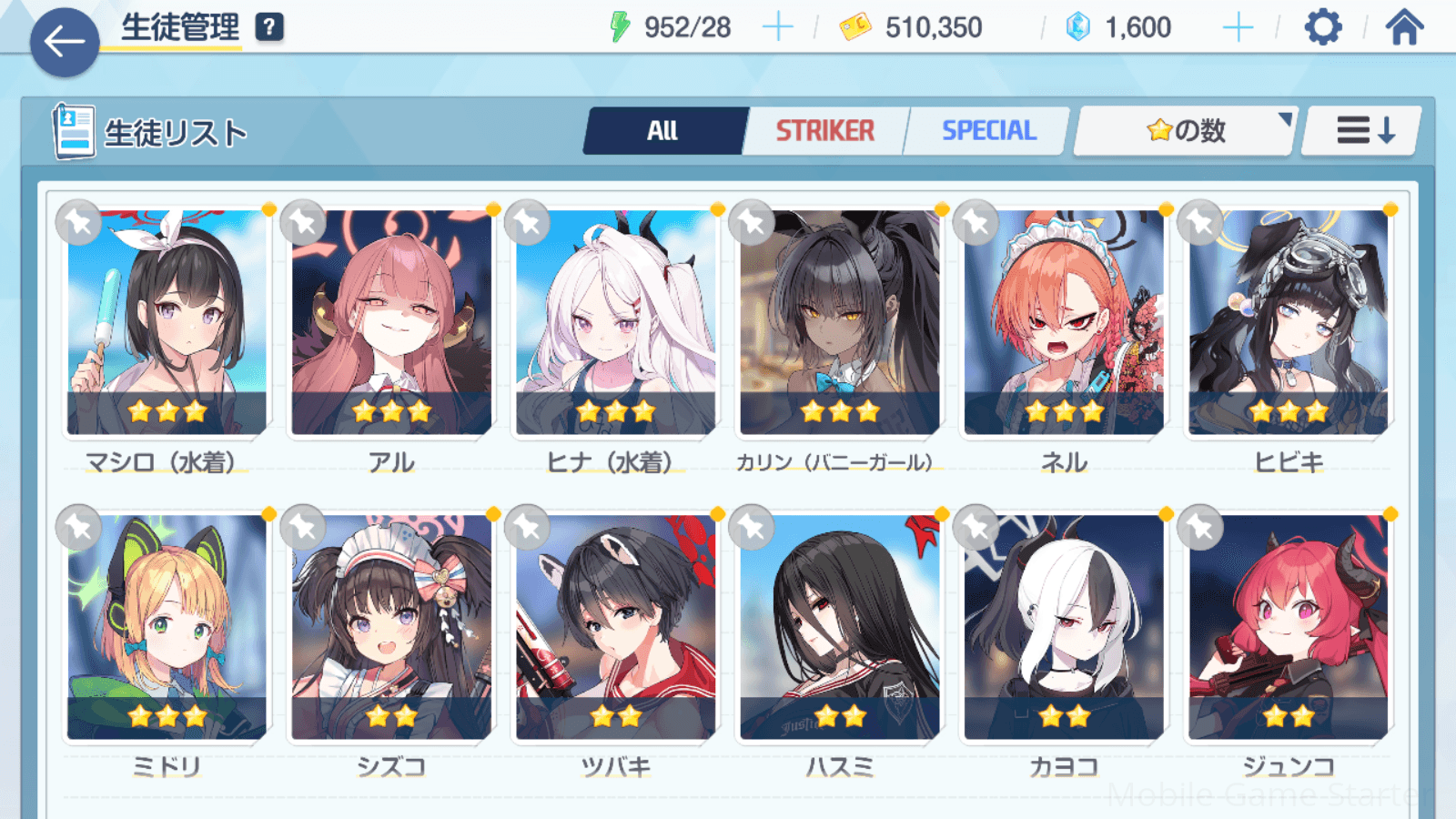This screenshot has height=819, width=1456.
Task: Add blue gems with the plus button
Action: [x=1238, y=27]
